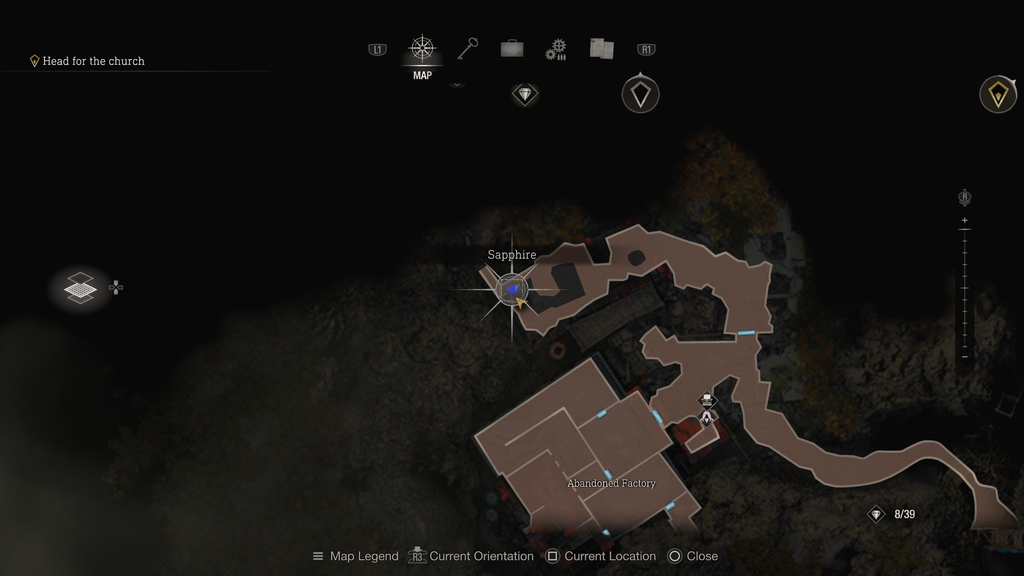Close the map screen
Image resolution: width=1024 pixels, height=576 pixels.
tap(693, 556)
